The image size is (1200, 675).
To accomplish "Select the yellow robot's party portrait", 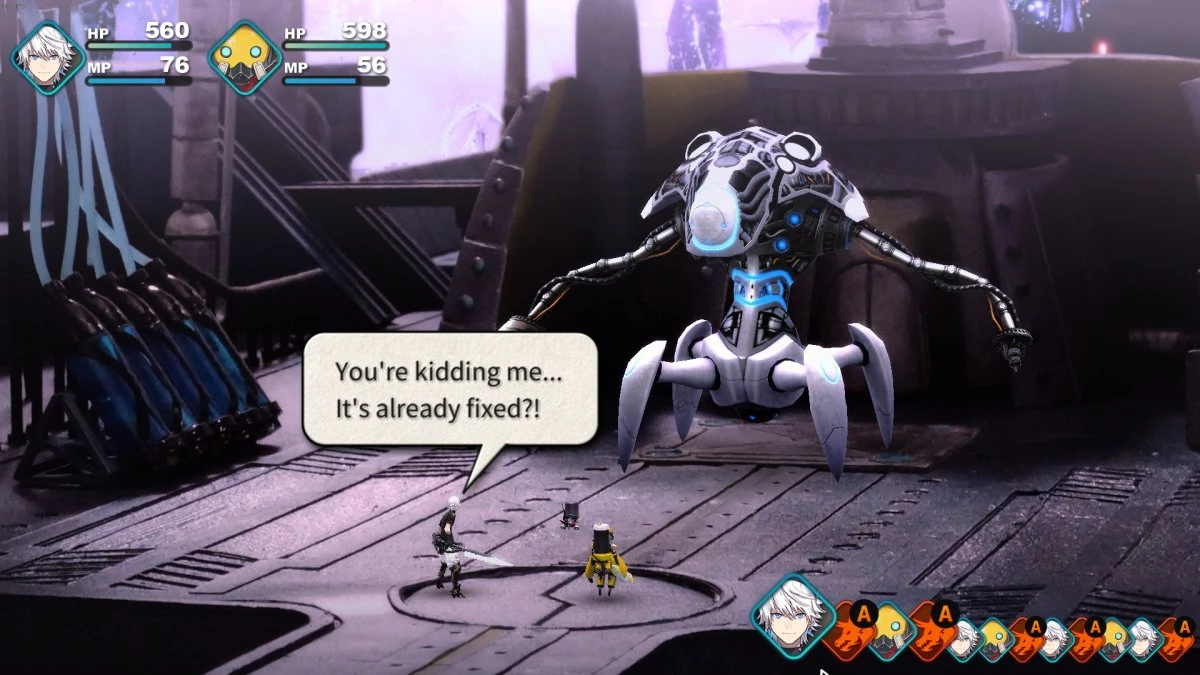I will 243,58.
